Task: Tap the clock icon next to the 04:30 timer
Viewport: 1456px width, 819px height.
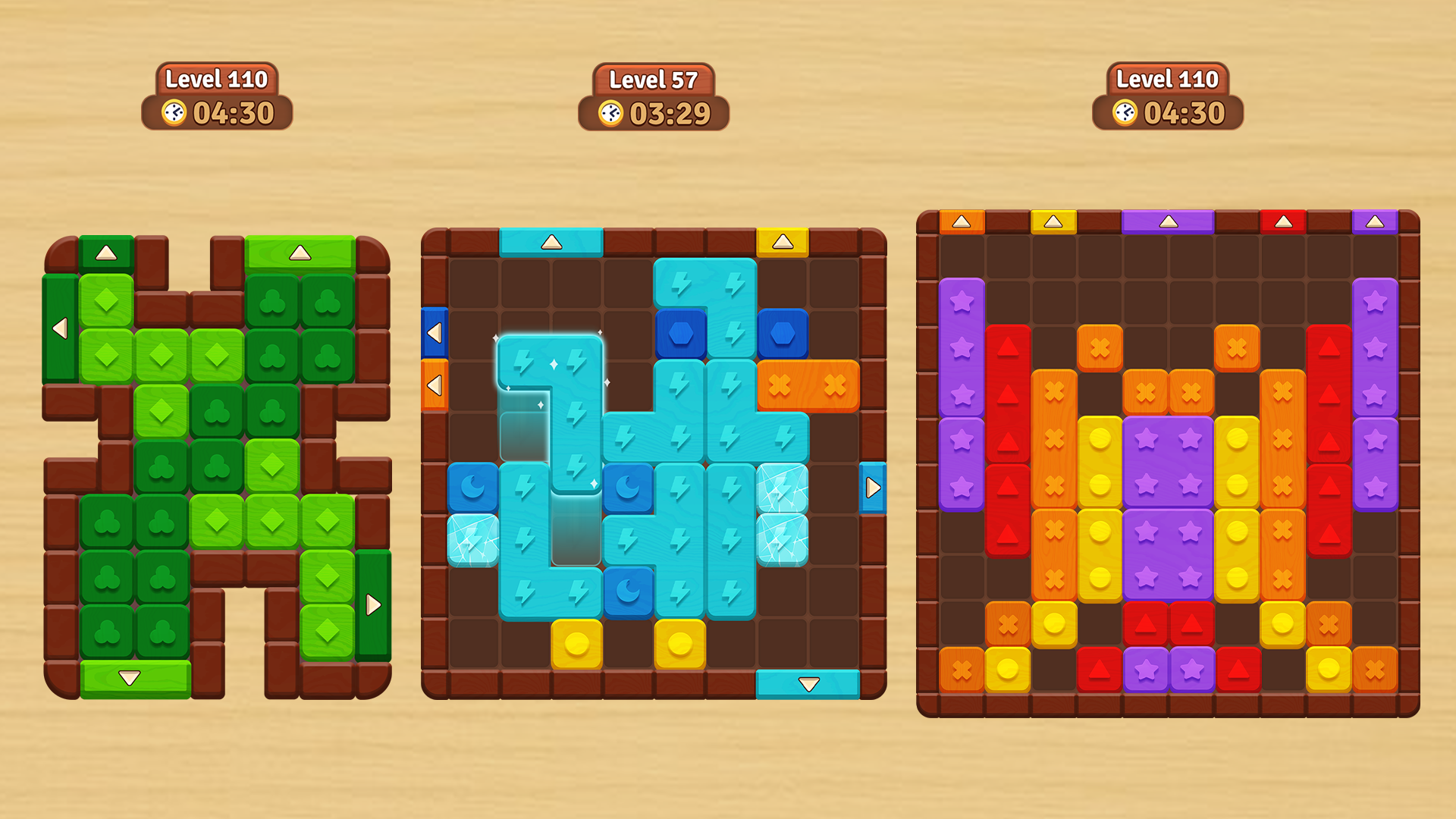Action: 1125,112
